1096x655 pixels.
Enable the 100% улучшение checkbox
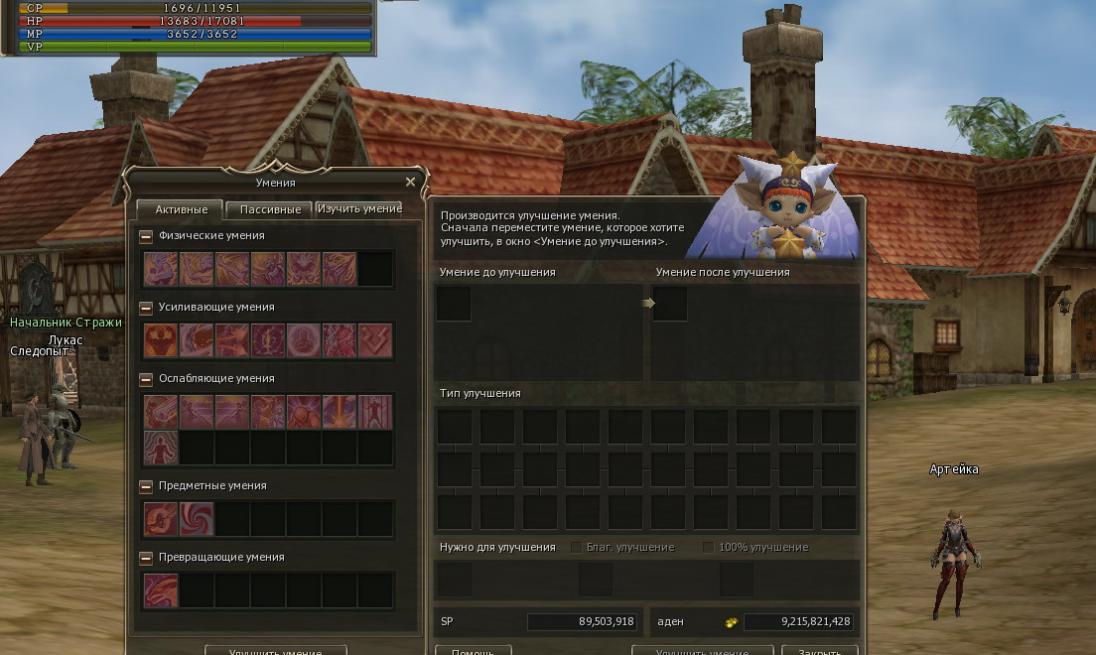708,547
